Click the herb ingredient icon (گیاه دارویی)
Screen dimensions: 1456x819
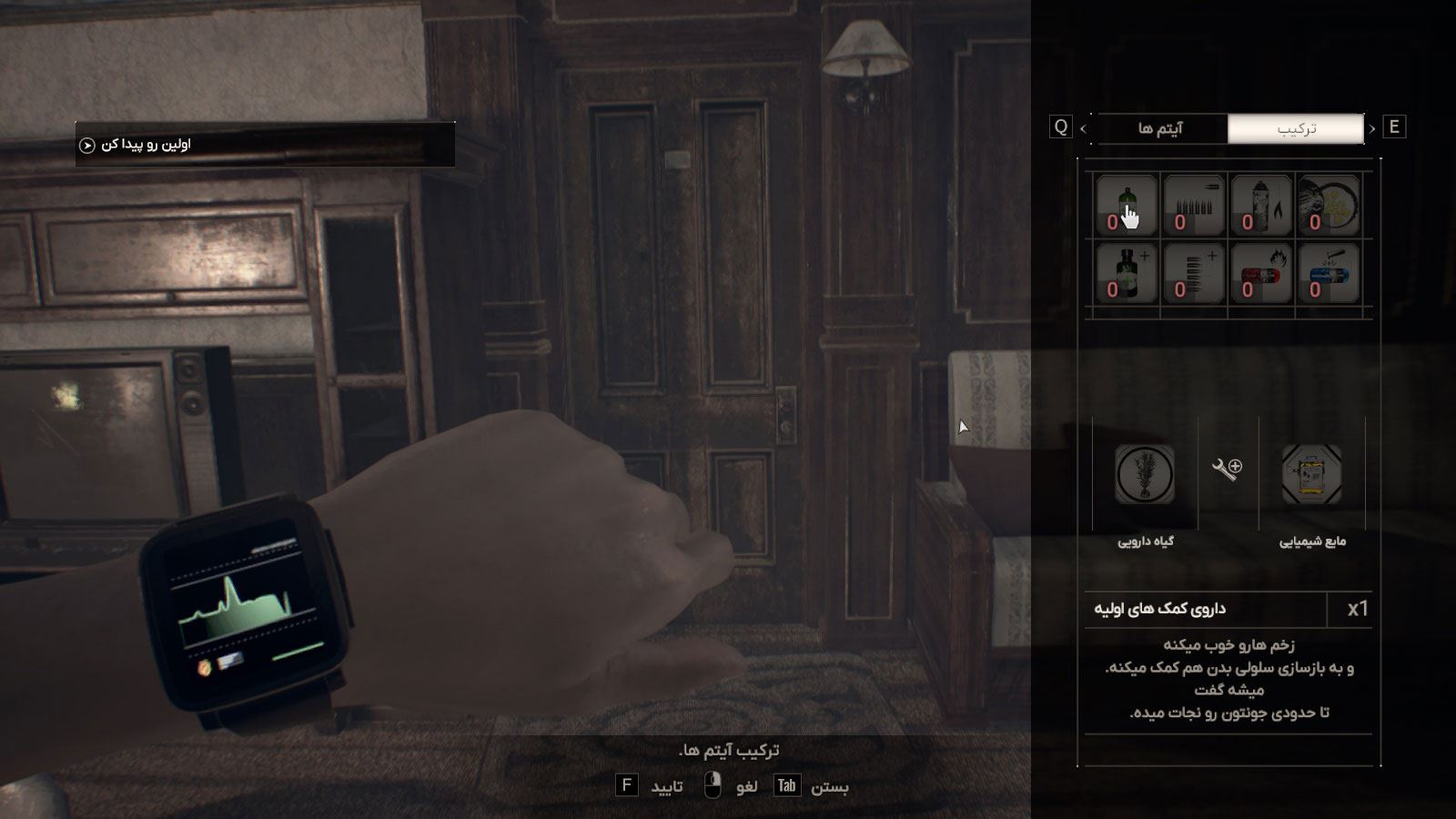[x=1145, y=474]
